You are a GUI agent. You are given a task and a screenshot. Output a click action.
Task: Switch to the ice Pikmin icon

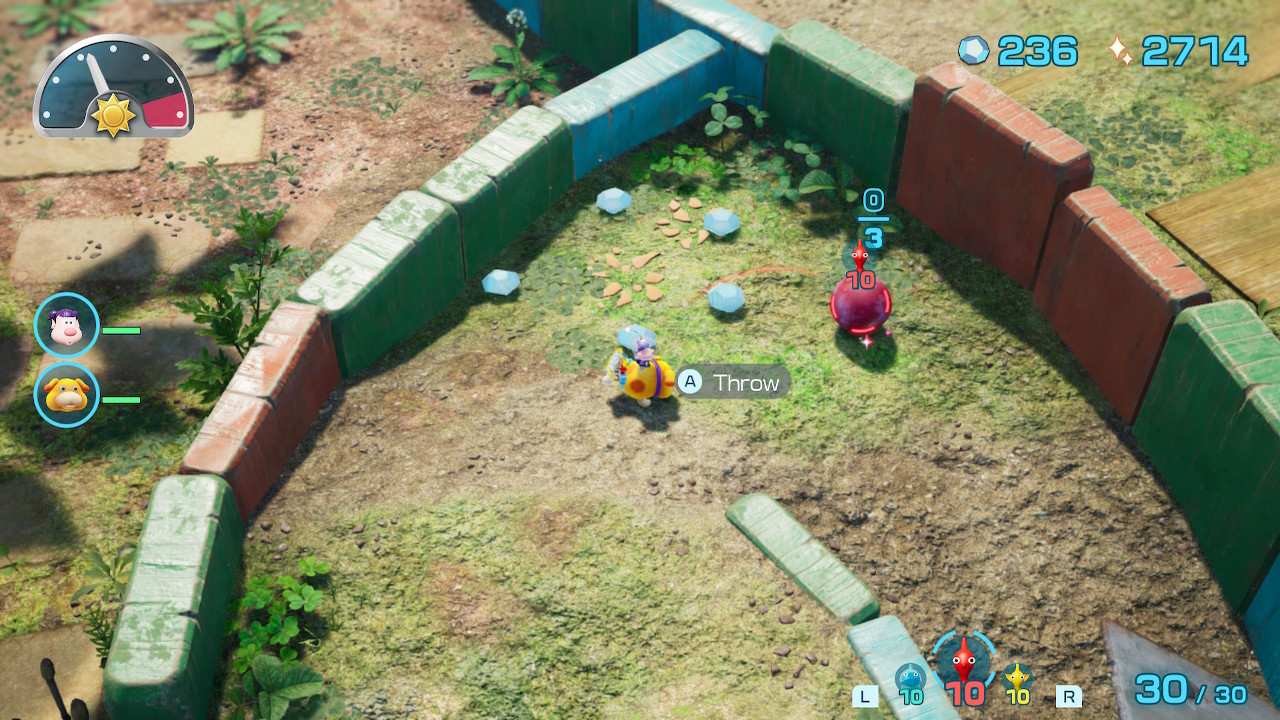pos(910,678)
